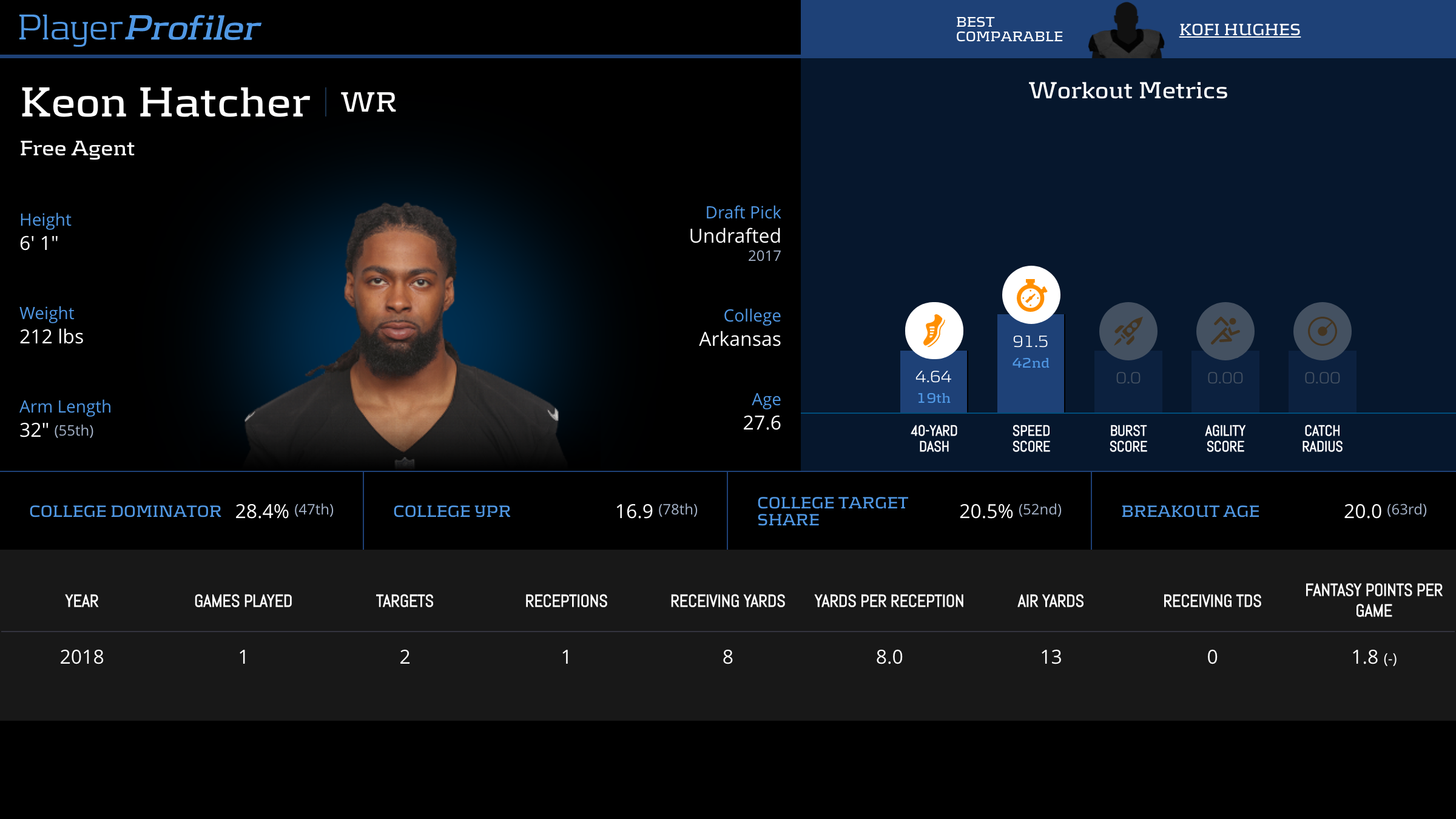Select the 40-yard dash shoe icon

(934, 331)
